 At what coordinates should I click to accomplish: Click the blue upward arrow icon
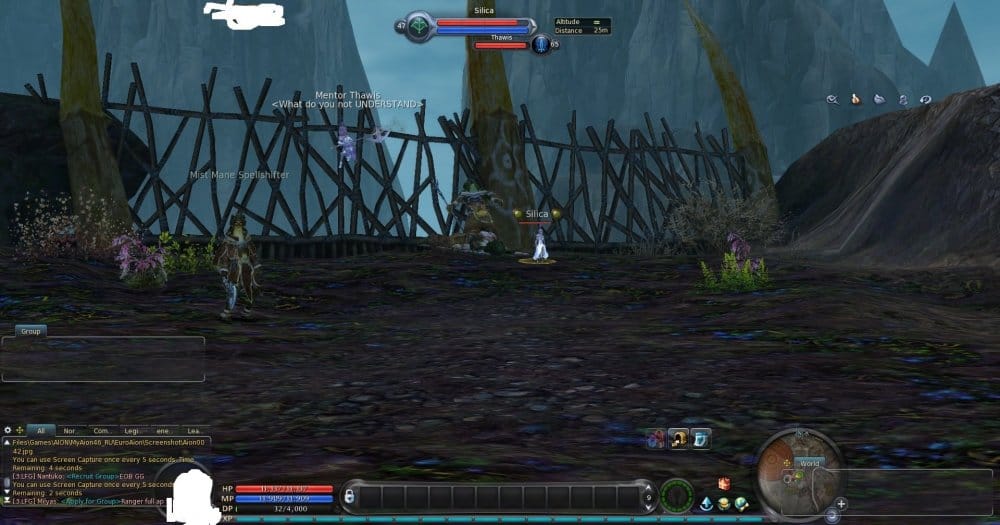click(x=706, y=503)
